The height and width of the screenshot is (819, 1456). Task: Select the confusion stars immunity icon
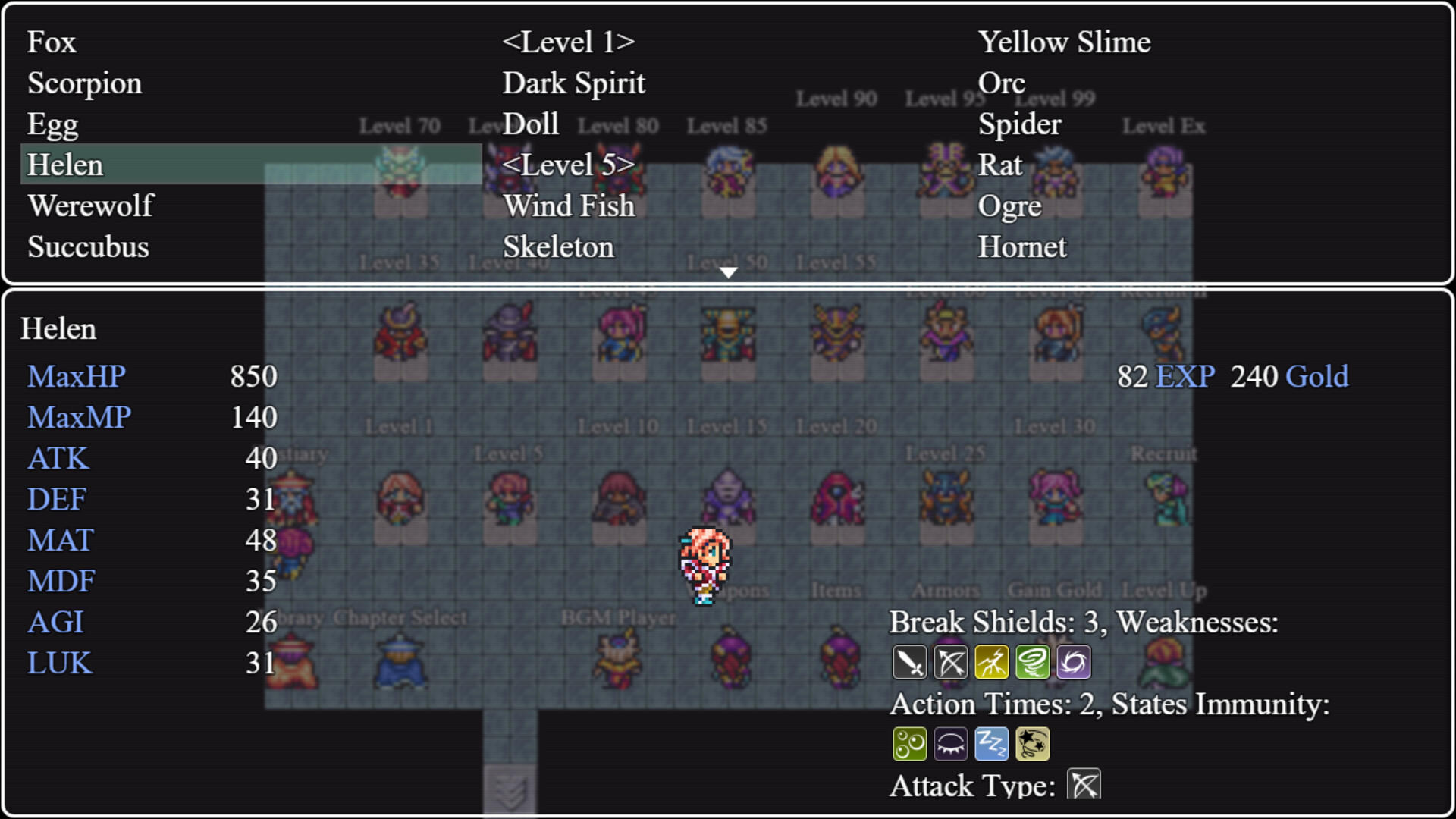1033,743
